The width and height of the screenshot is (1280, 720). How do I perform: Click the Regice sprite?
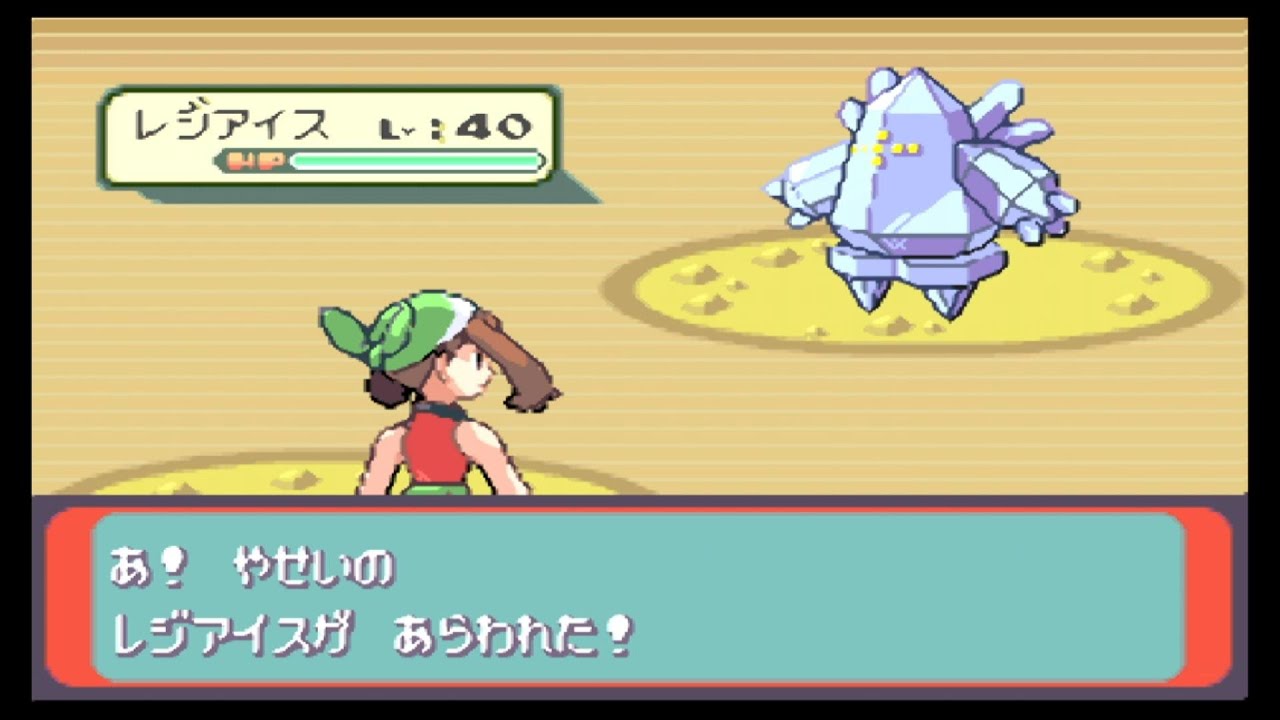(x=920, y=180)
